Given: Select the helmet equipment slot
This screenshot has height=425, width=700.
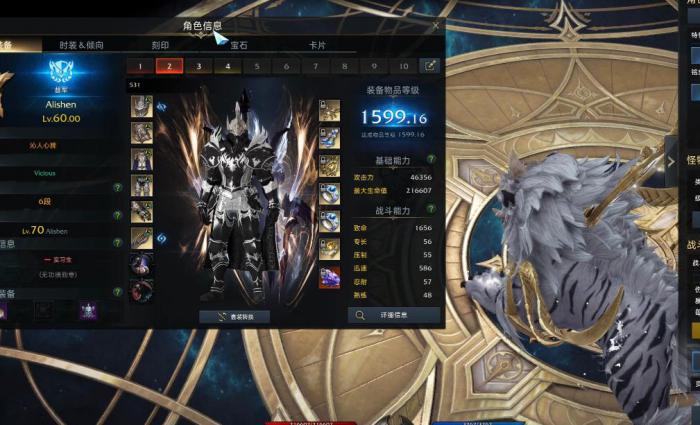Looking at the screenshot, I should [141, 105].
